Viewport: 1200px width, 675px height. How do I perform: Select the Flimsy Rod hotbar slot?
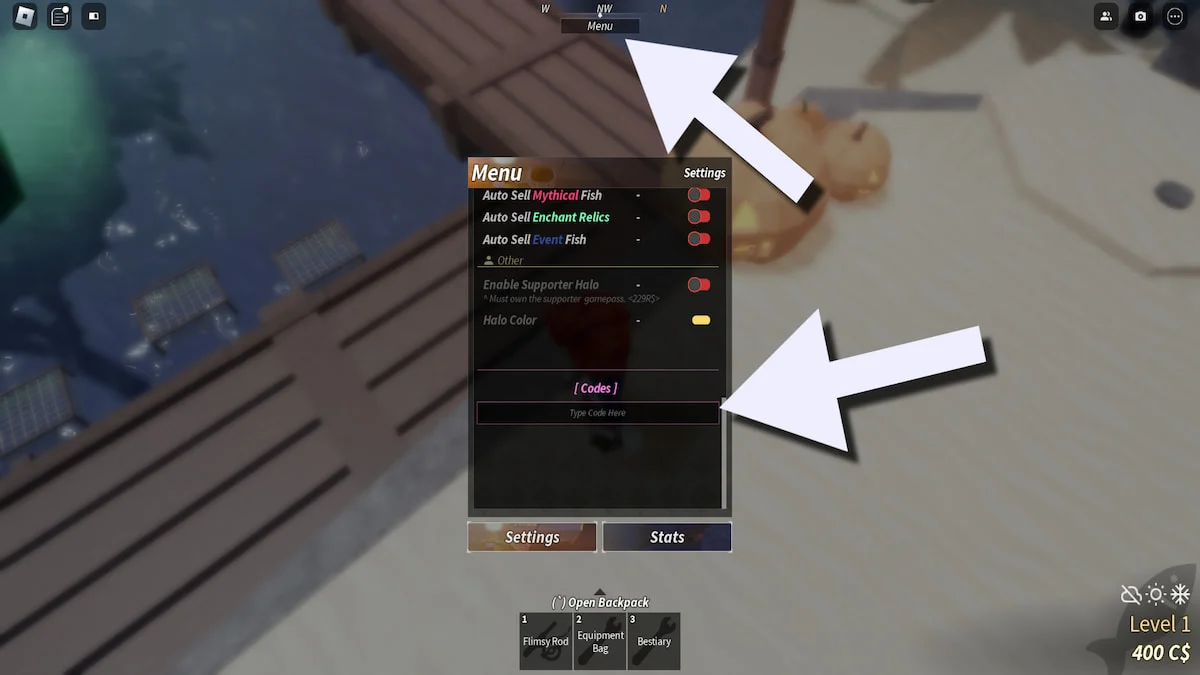pos(546,641)
